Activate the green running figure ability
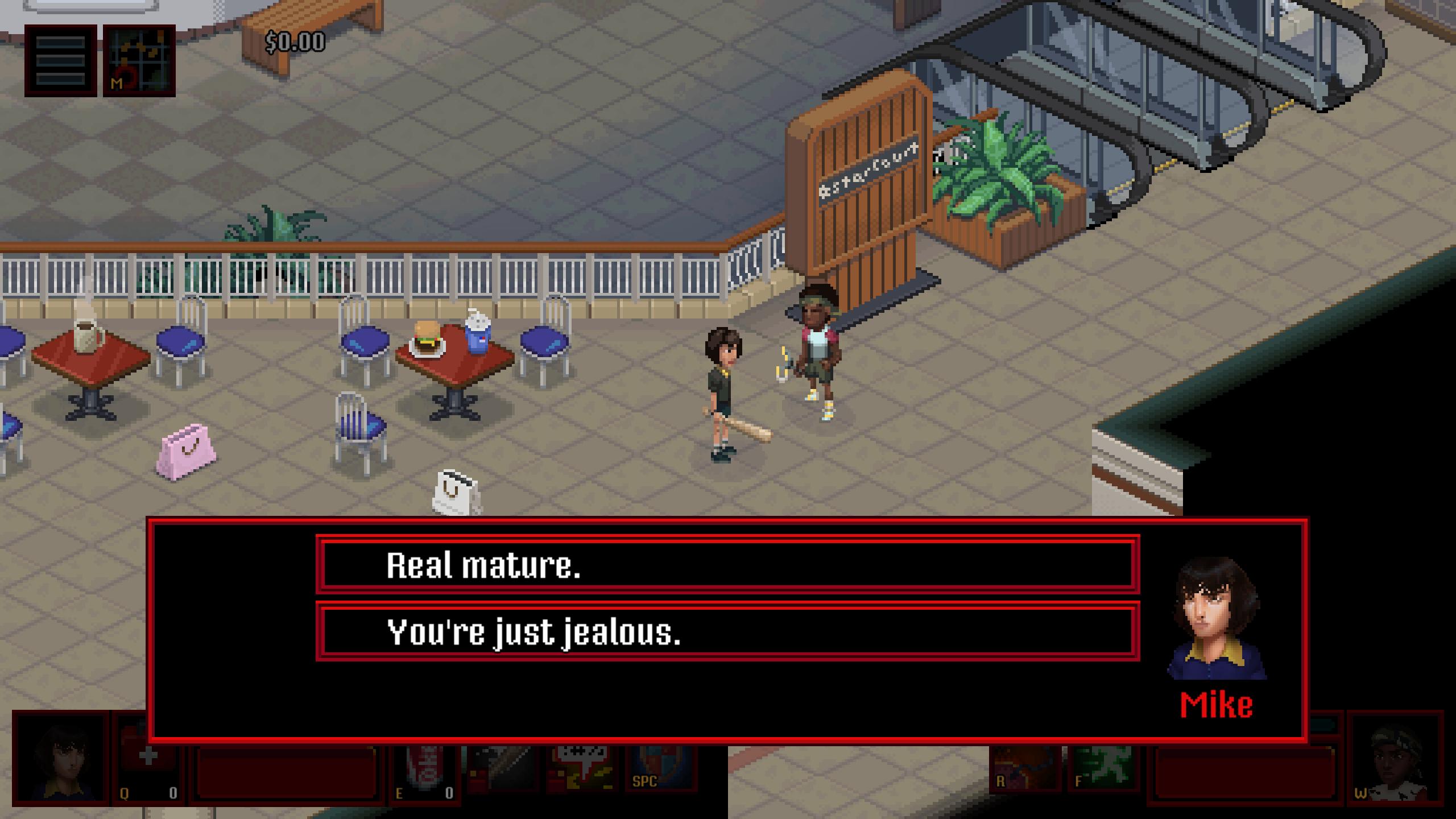 click(x=1102, y=768)
